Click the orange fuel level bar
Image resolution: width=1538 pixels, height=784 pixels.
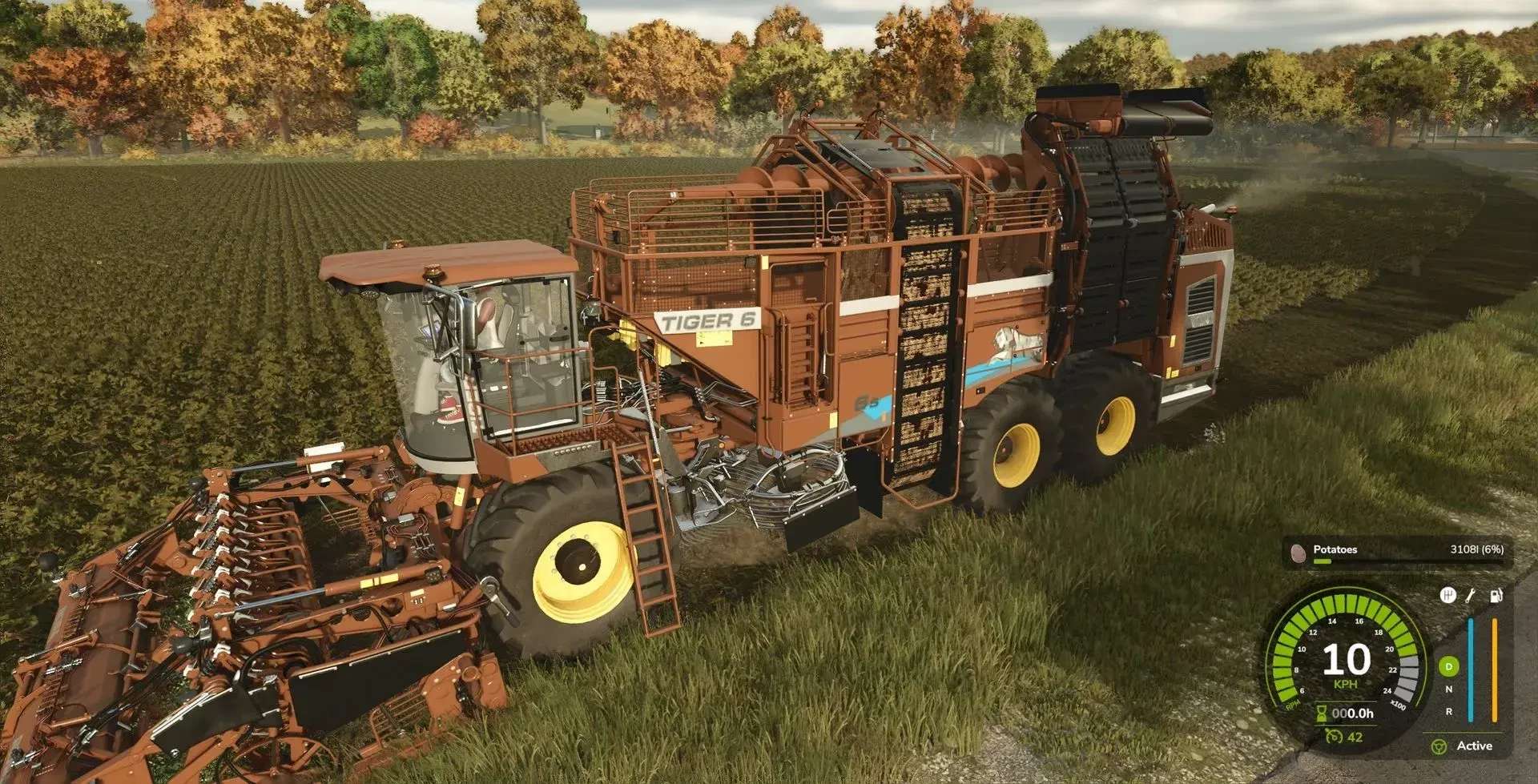tap(1494, 668)
